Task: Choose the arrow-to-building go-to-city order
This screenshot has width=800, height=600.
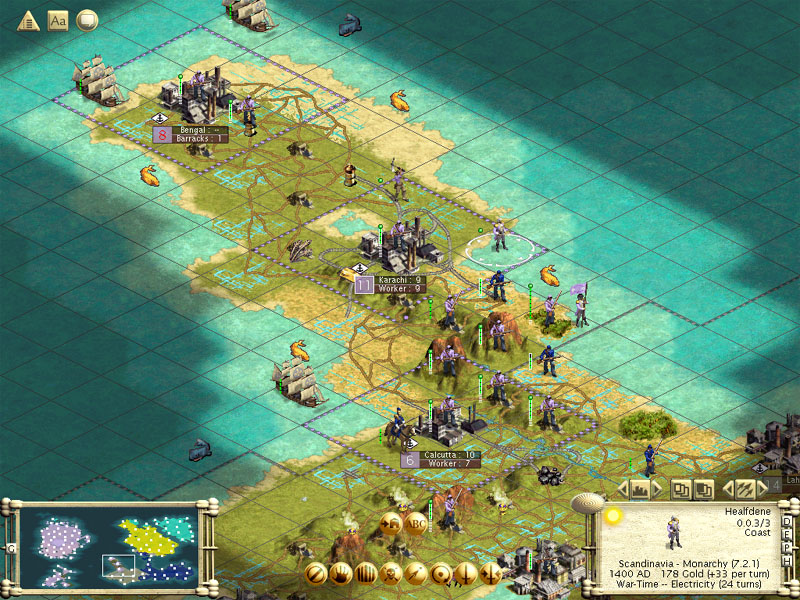Action: [x=391, y=521]
